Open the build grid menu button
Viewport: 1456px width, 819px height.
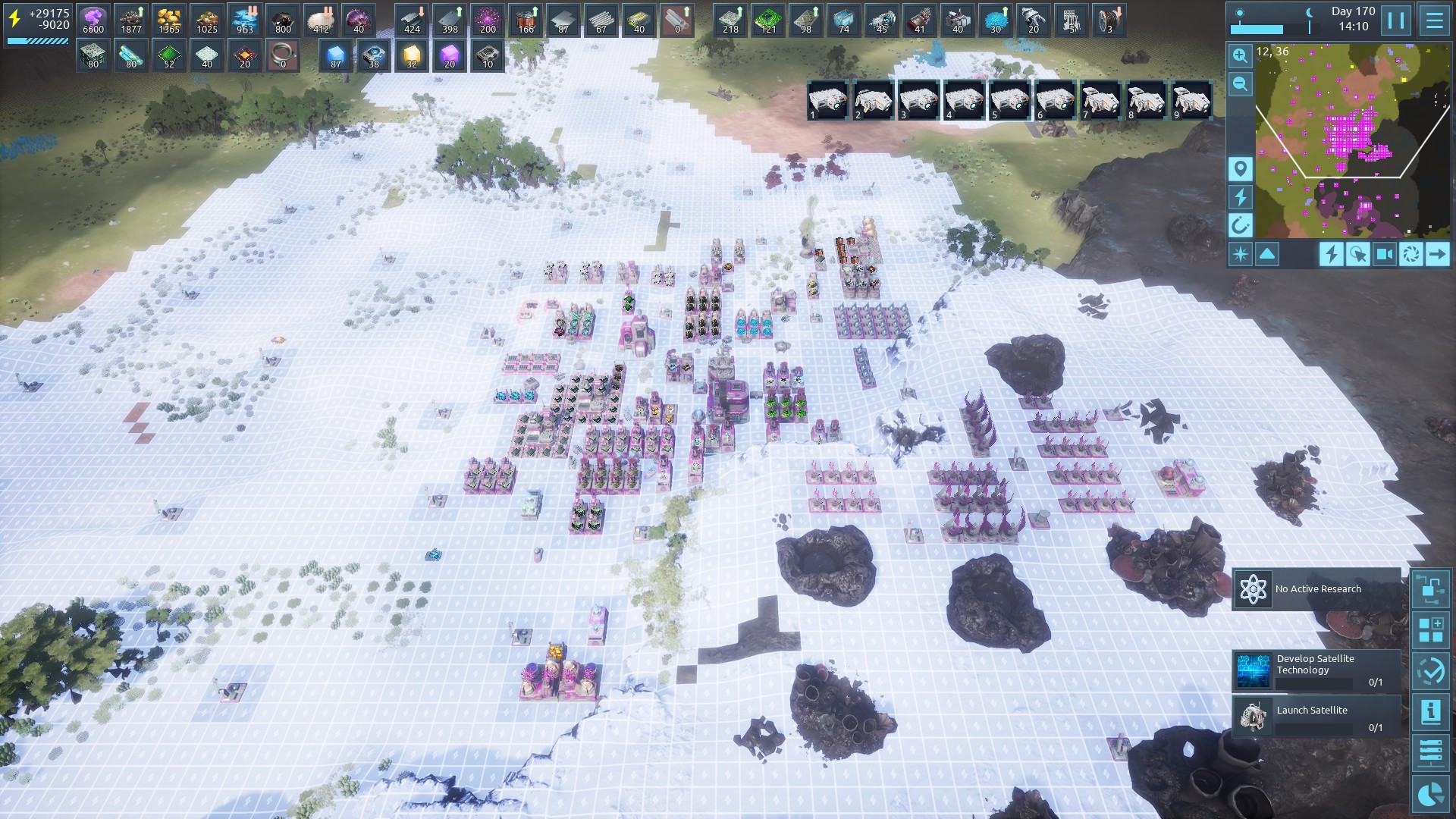click(x=1431, y=630)
